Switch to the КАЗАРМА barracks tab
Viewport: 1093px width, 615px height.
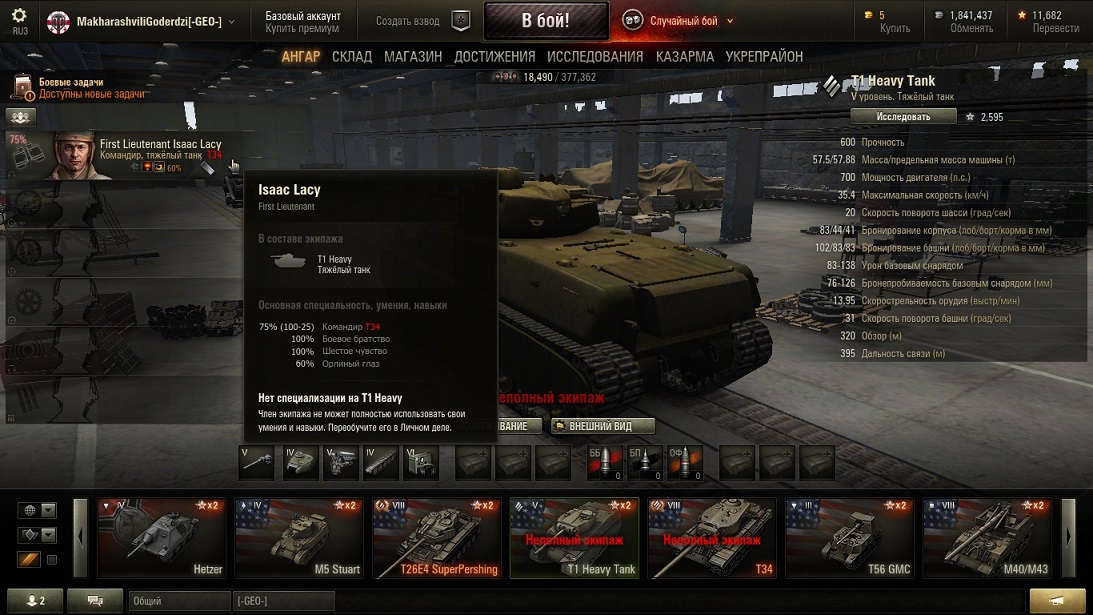(685, 57)
